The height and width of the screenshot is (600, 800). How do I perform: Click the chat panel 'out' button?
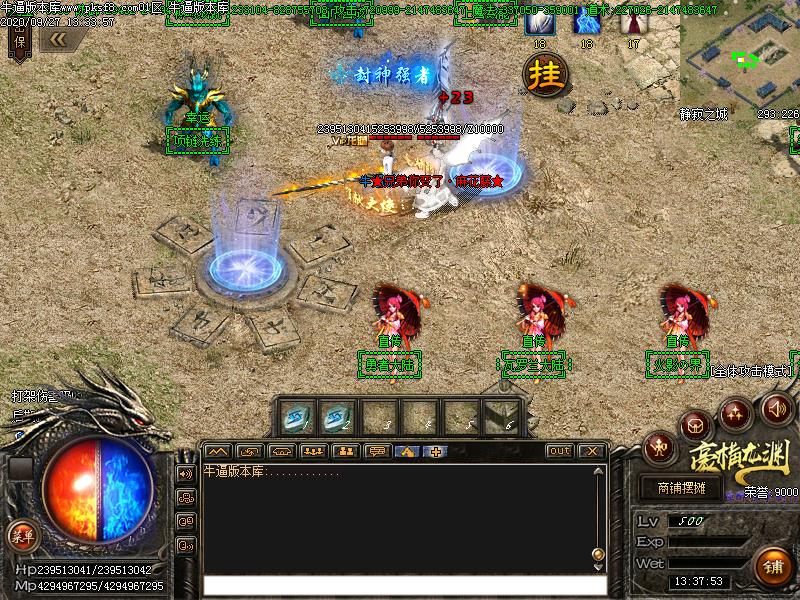coord(560,451)
